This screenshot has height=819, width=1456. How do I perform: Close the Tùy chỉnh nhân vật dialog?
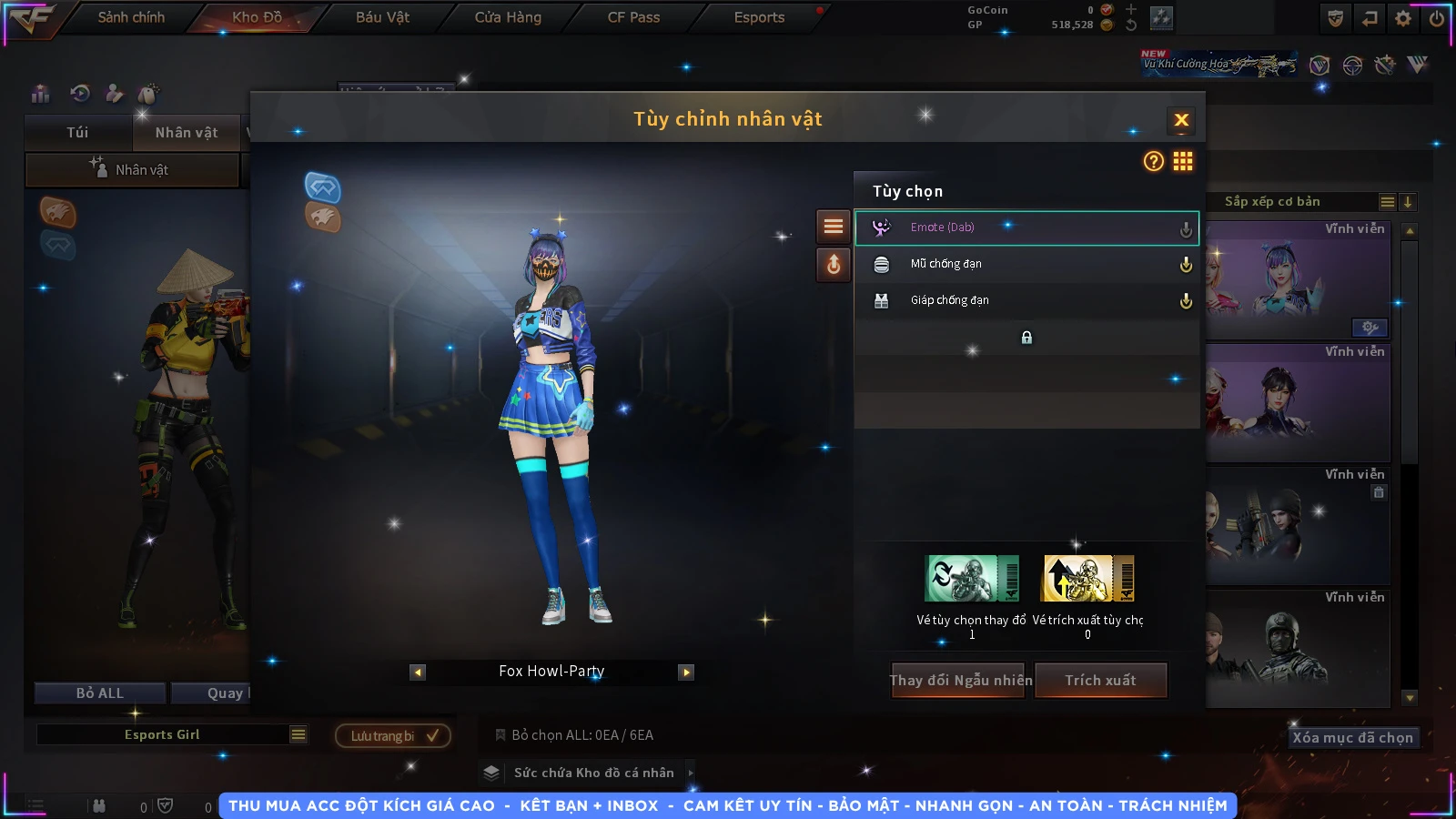point(1181,120)
